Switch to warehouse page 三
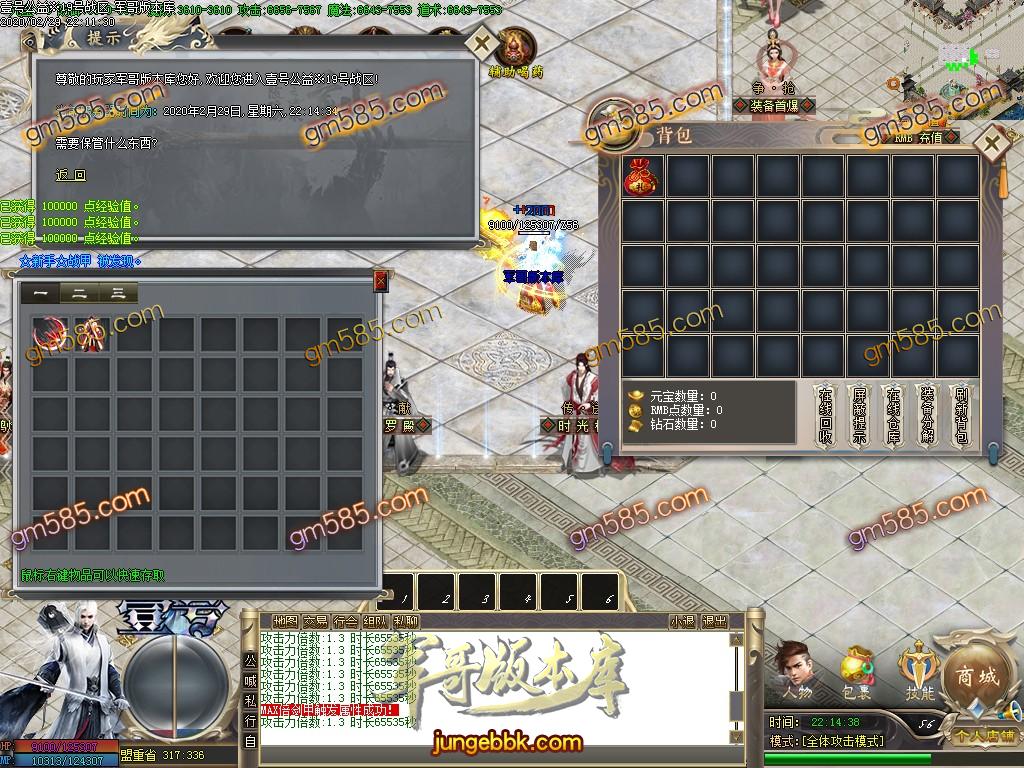 [x=118, y=293]
